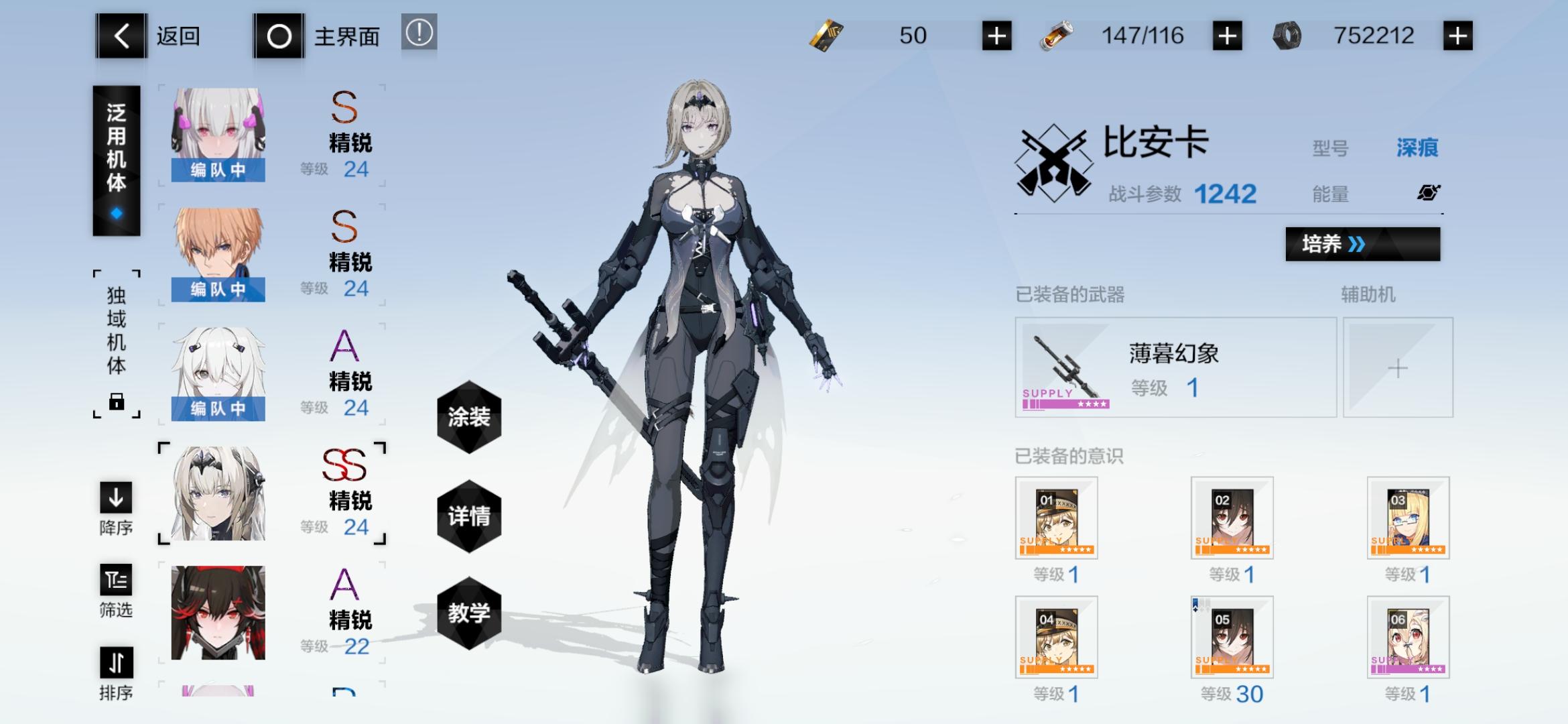This screenshot has height=724, width=1568.
Task: Open the hexagonal 涂装 paint job panel
Action: point(469,417)
